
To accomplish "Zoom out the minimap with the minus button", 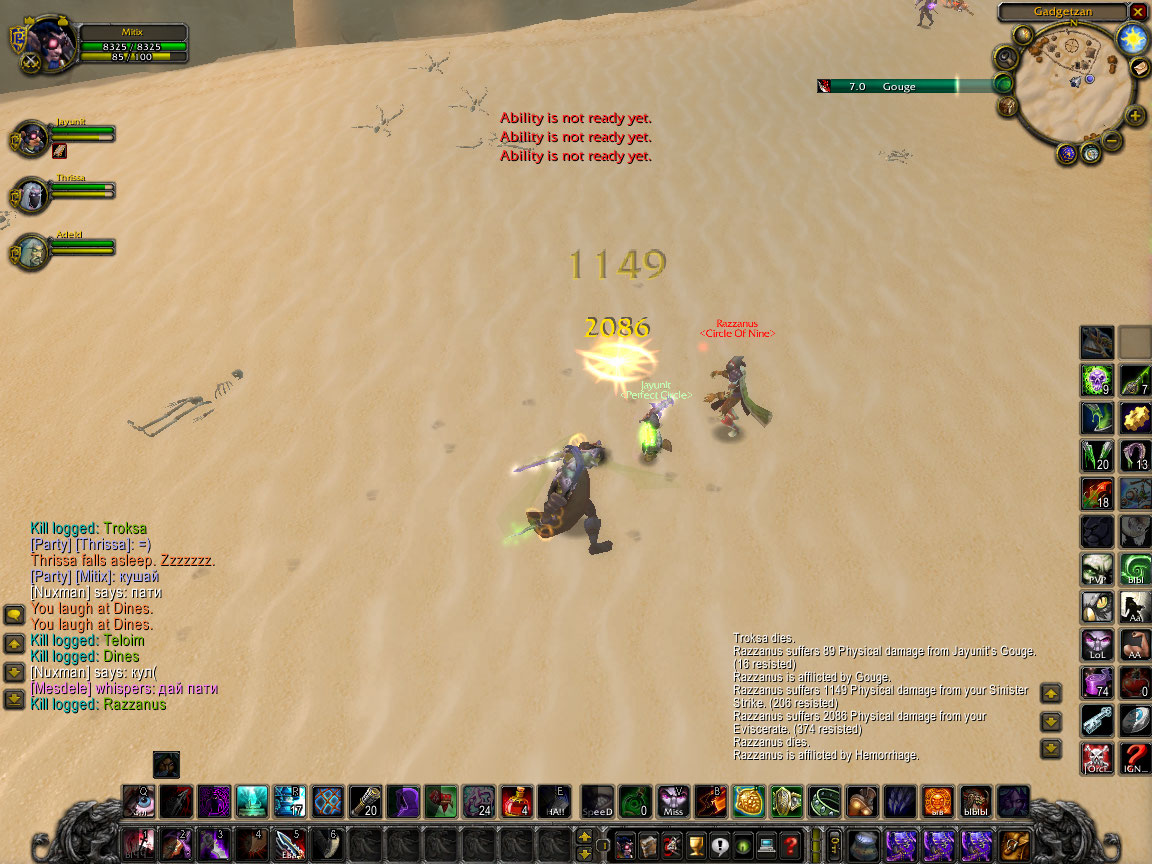I will [1112, 141].
